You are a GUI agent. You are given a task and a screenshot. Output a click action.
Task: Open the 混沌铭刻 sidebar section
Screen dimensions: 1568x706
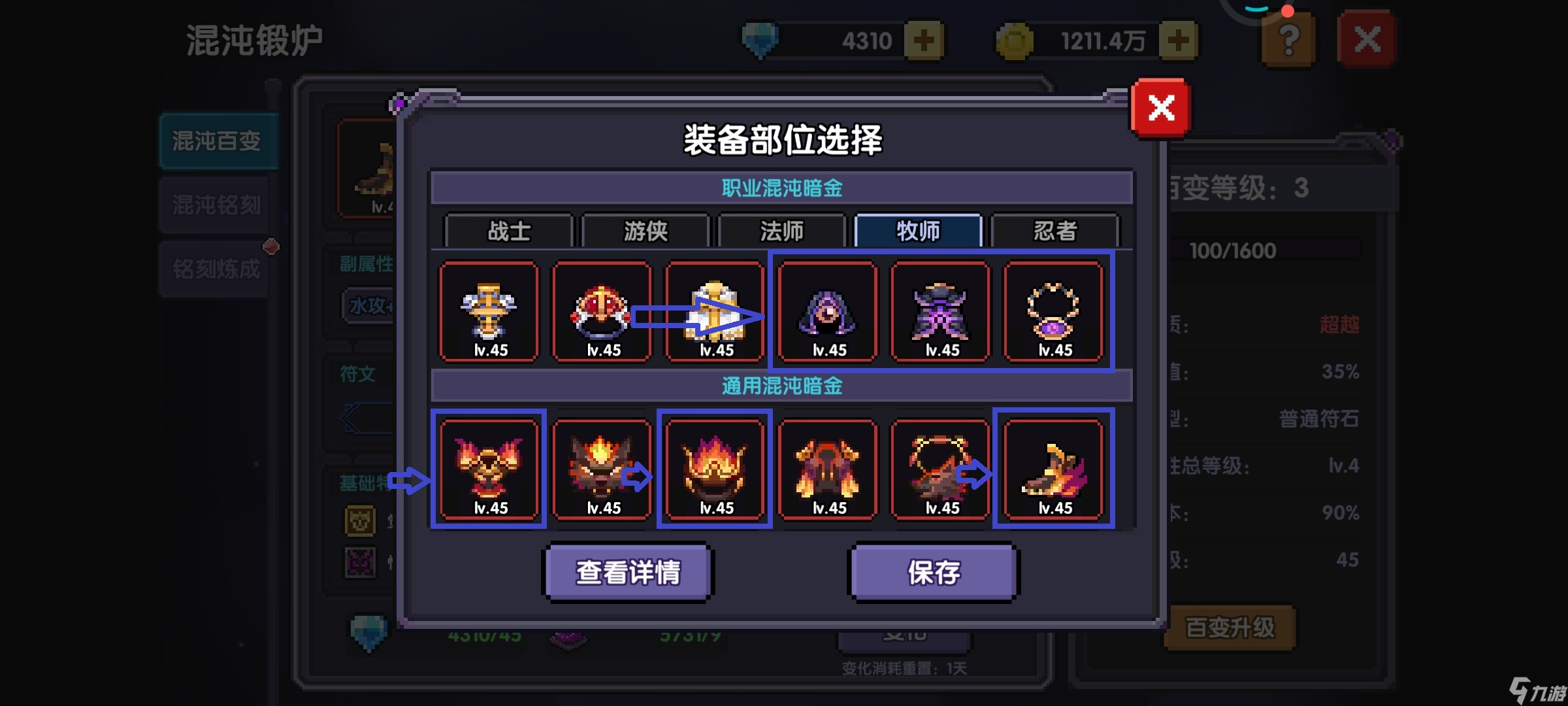coord(216,205)
